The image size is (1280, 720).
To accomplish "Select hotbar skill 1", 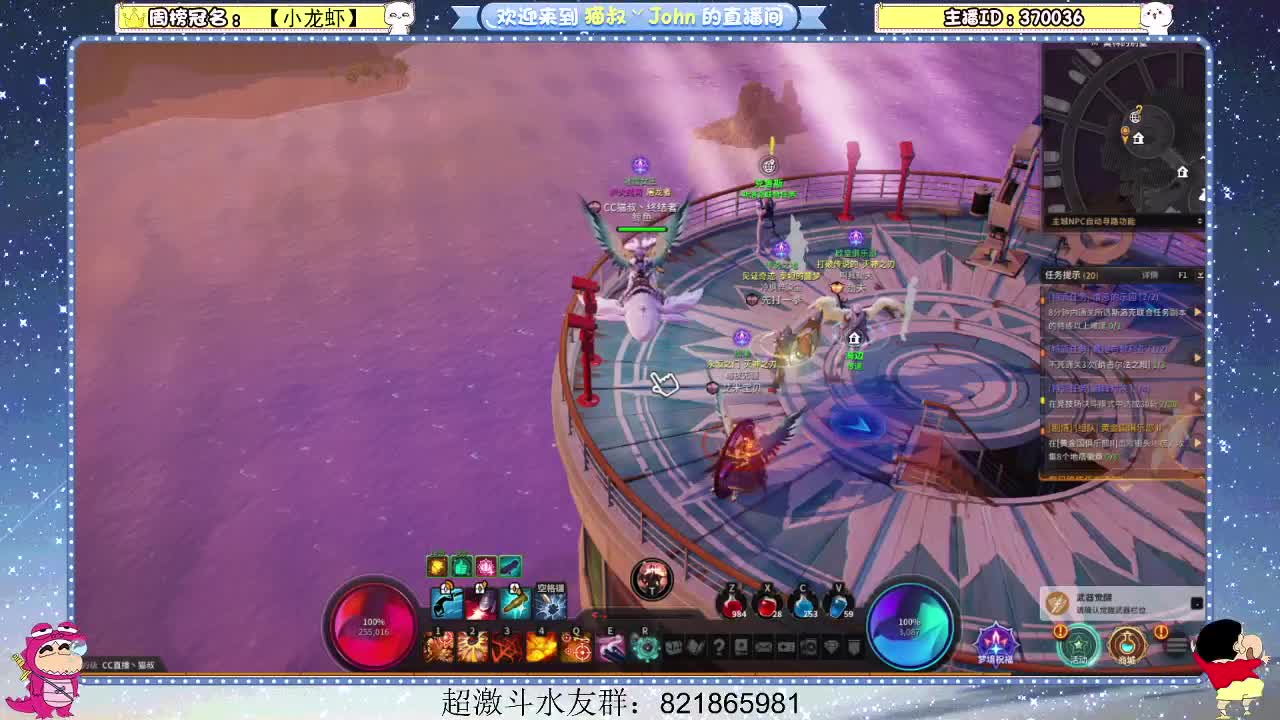I will [440, 647].
